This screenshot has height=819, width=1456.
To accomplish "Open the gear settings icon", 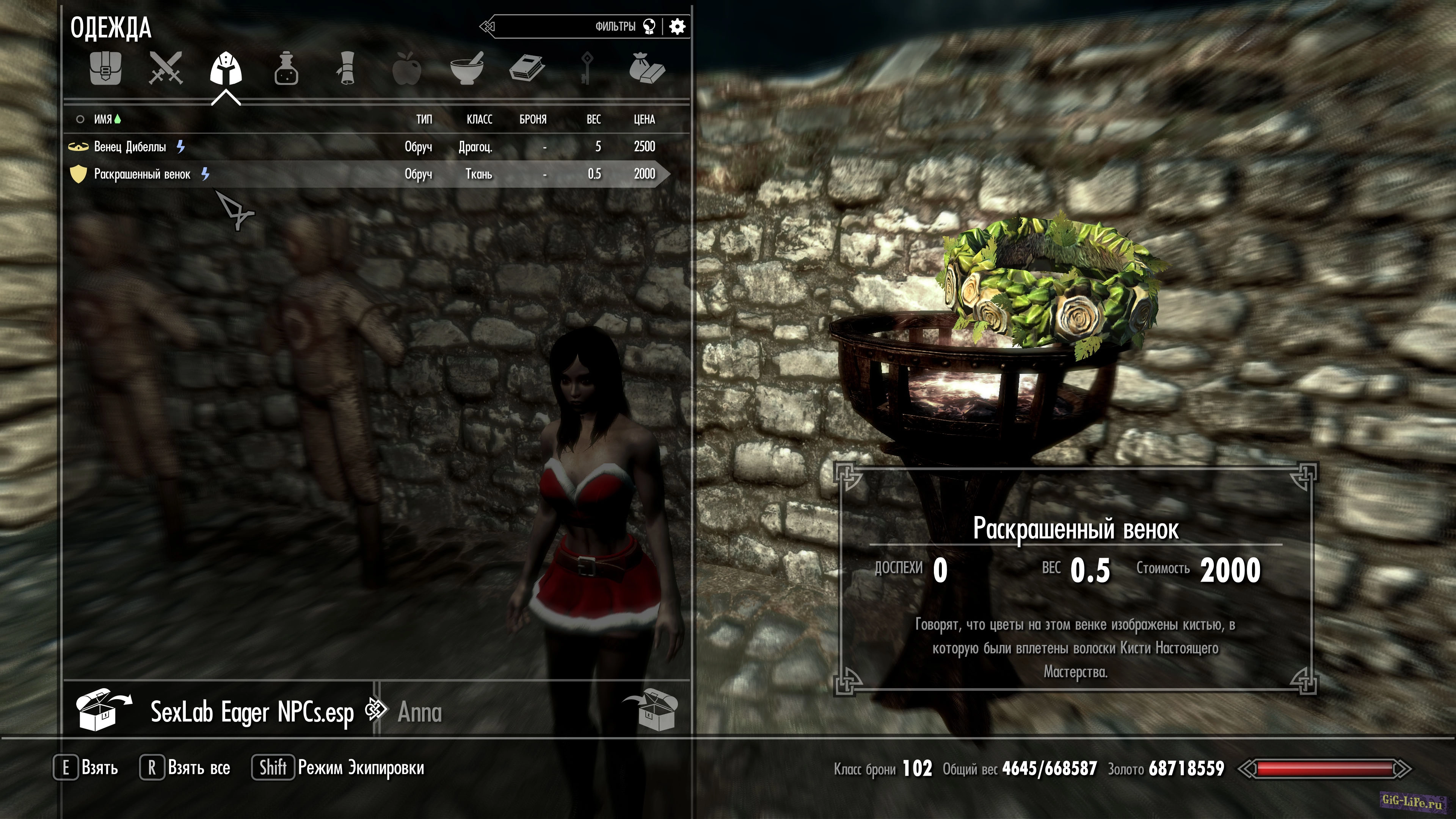I will [677, 27].
